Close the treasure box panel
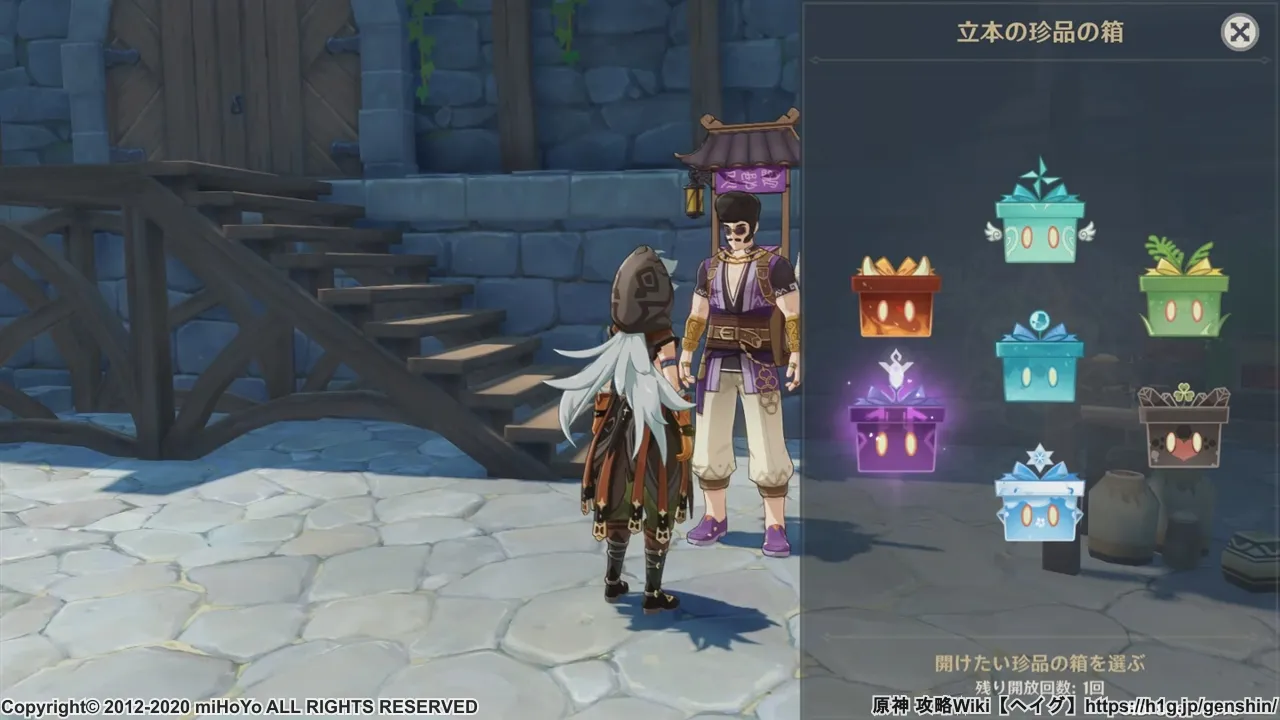 click(1239, 33)
